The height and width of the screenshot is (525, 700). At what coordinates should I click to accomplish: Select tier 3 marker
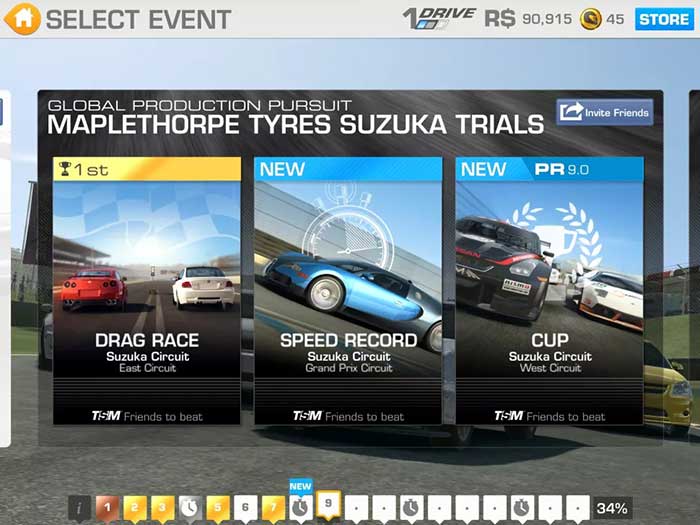click(x=162, y=508)
